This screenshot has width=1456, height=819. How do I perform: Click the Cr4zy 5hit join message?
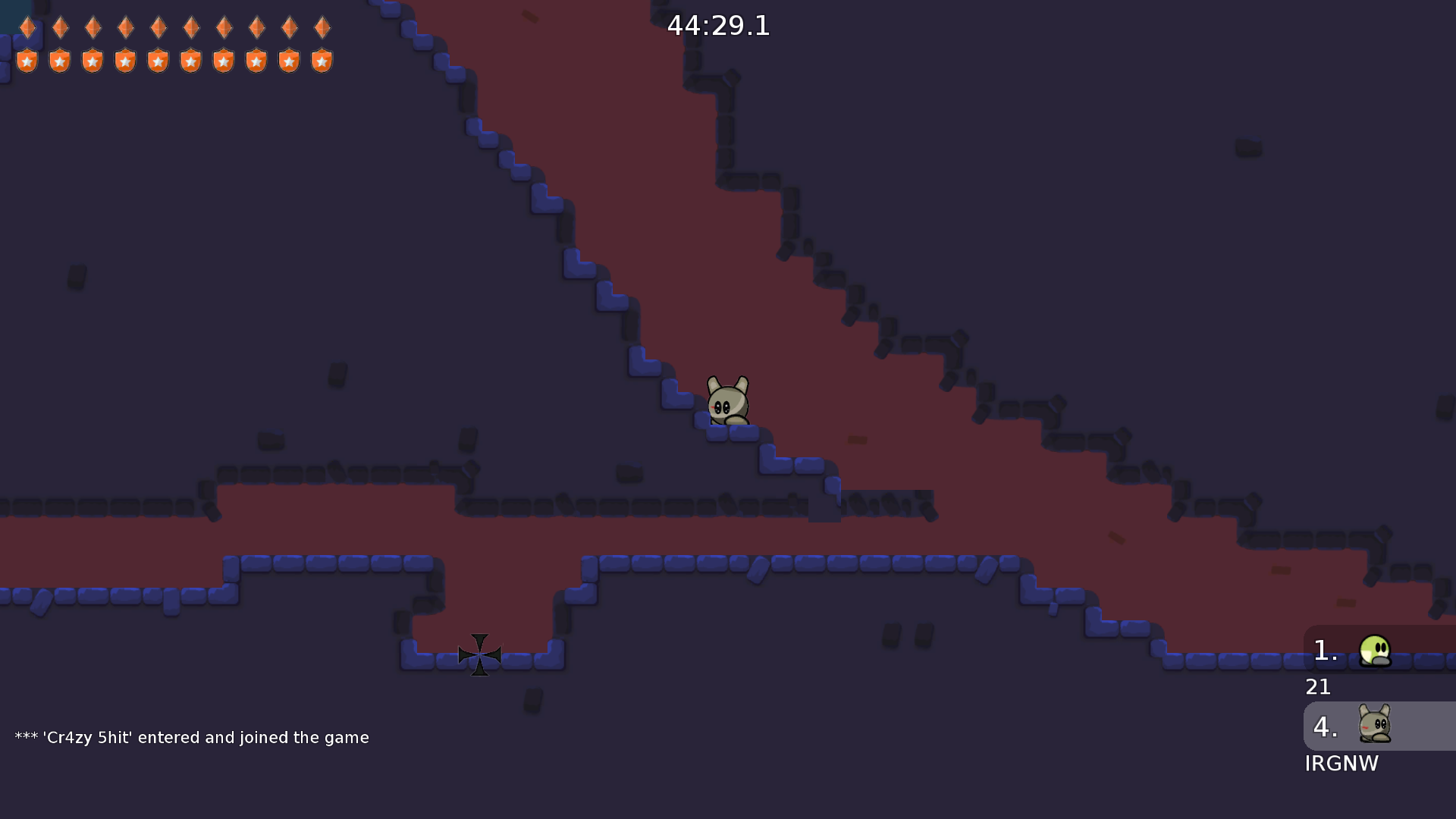tap(191, 736)
